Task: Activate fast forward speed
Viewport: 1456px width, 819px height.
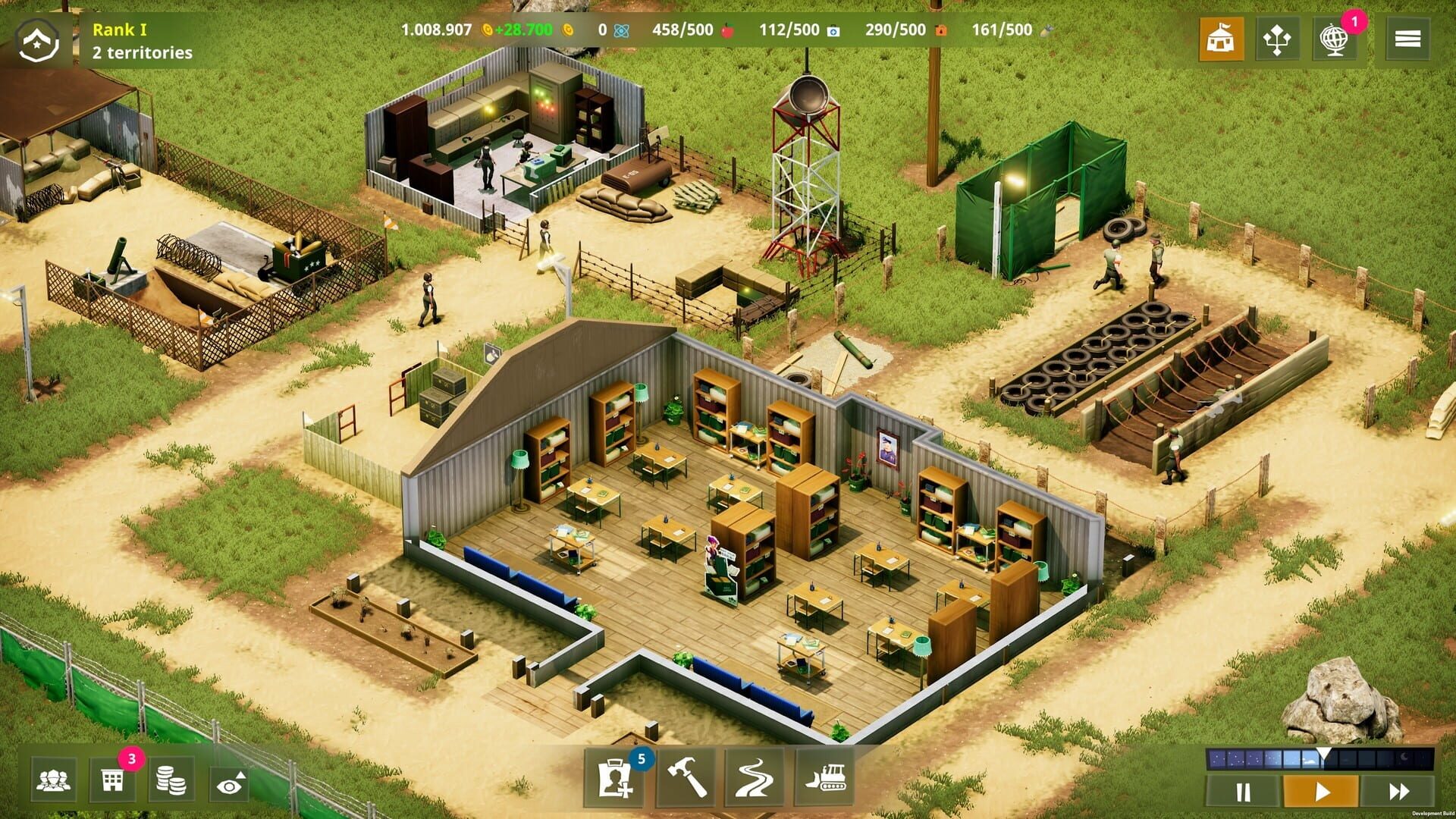Action: [x=1400, y=792]
